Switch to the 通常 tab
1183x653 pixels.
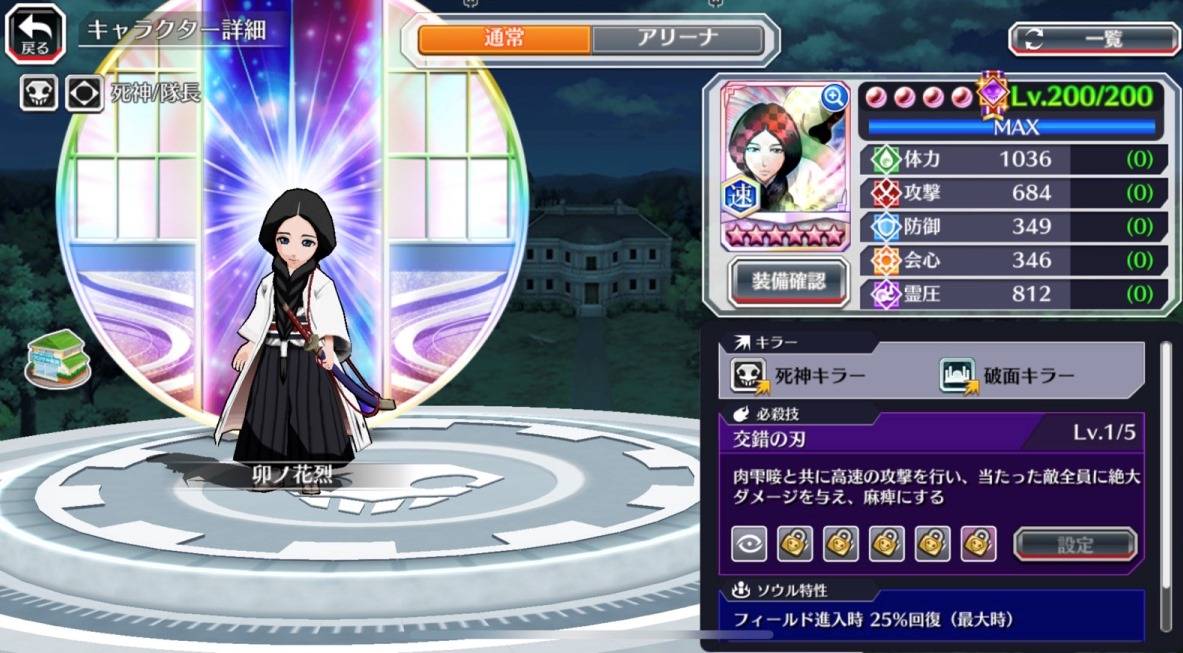[x=504, y=39]
